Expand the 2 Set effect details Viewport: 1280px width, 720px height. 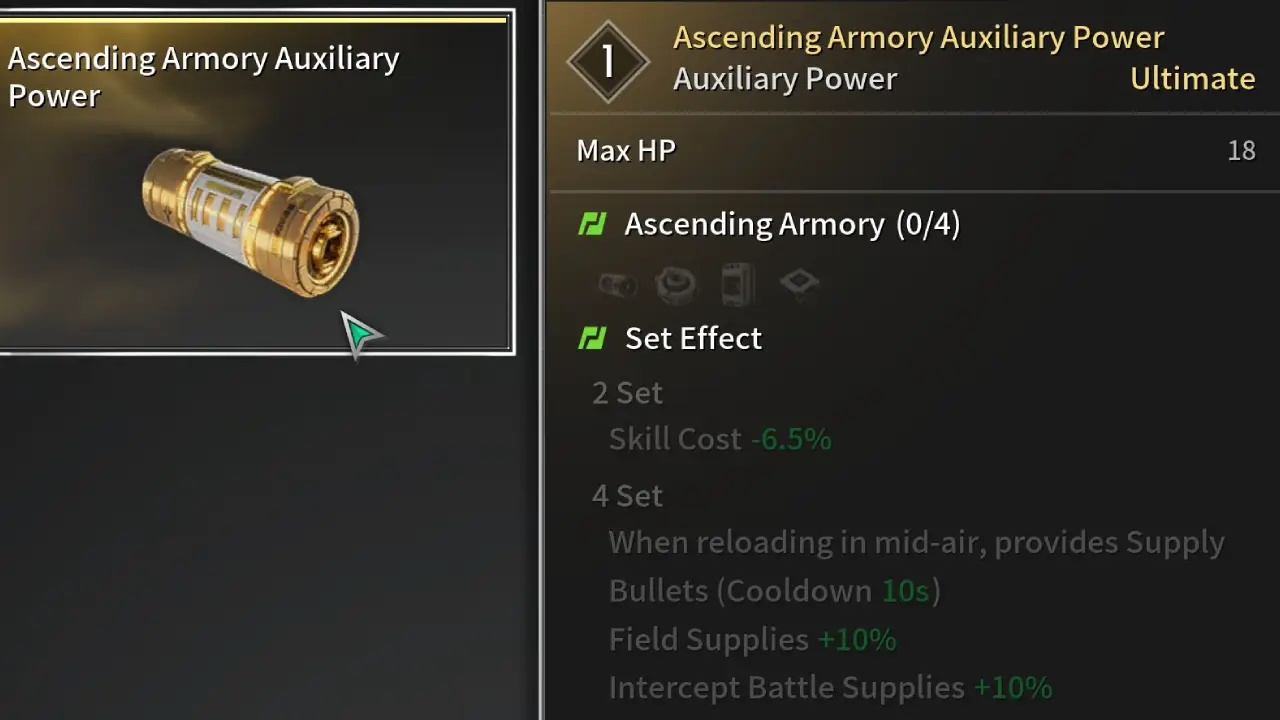[x=627, y=392]
